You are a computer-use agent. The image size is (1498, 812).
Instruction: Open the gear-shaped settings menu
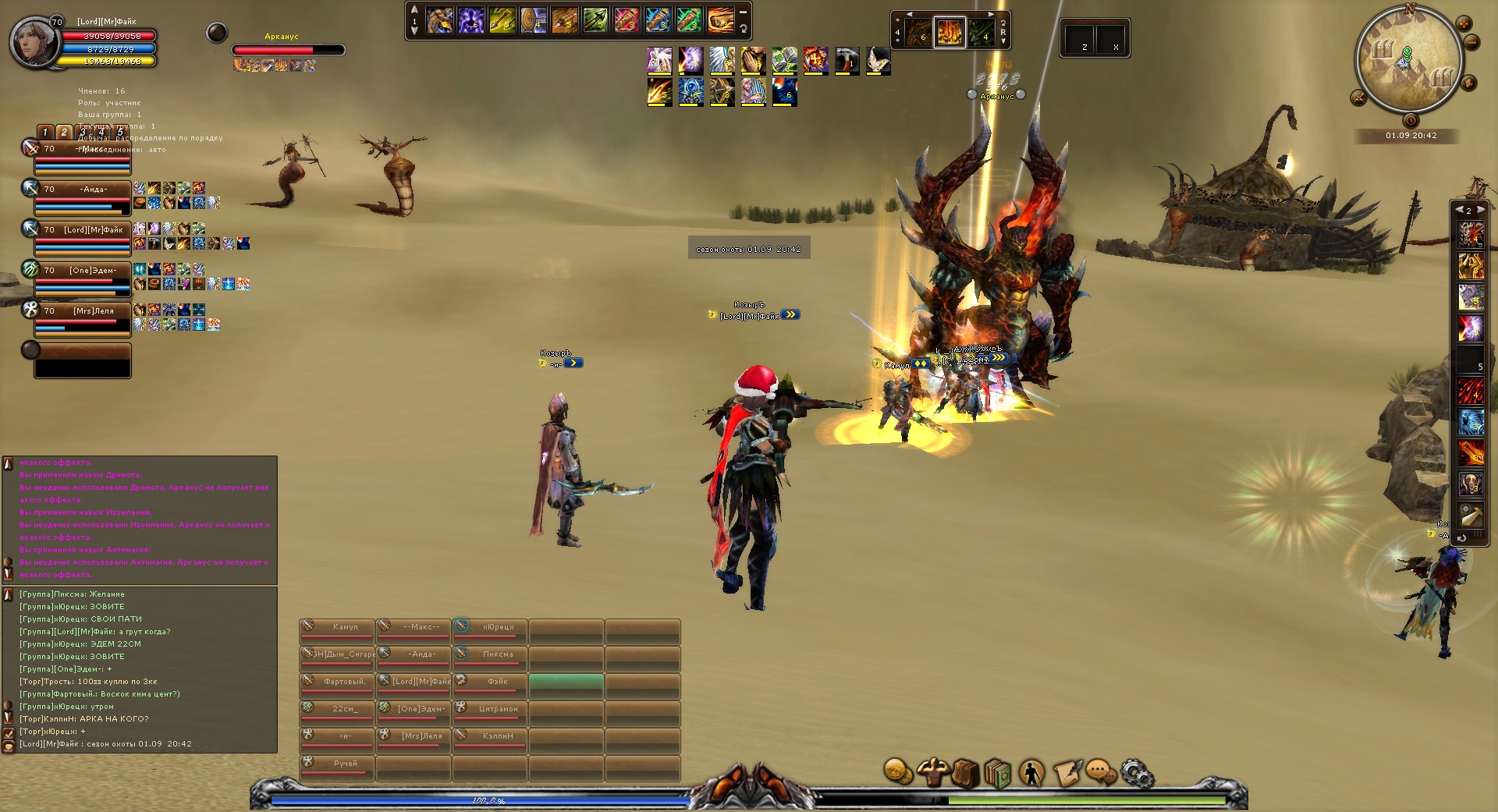(1136, 773)
